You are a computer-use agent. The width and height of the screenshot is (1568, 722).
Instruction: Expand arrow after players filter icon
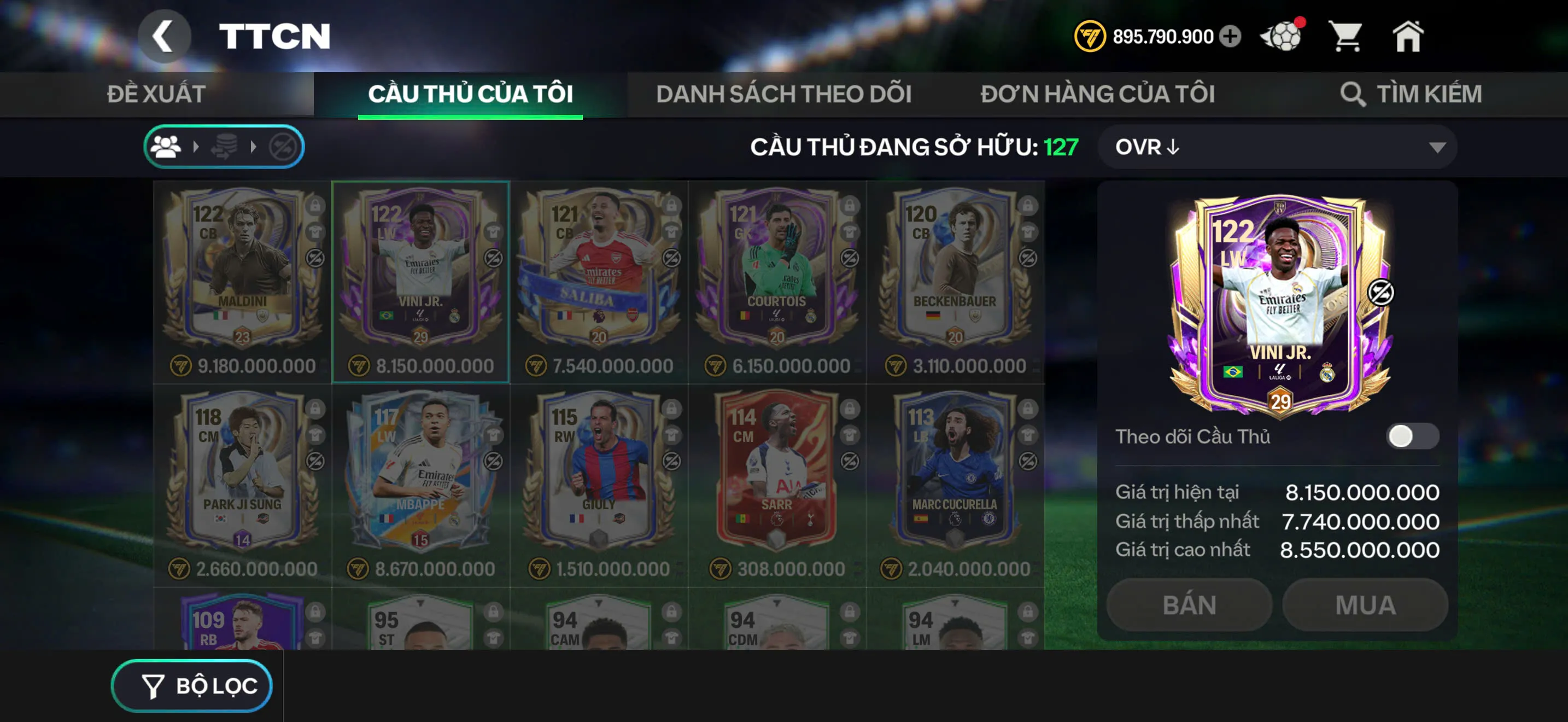pos(197,145)
